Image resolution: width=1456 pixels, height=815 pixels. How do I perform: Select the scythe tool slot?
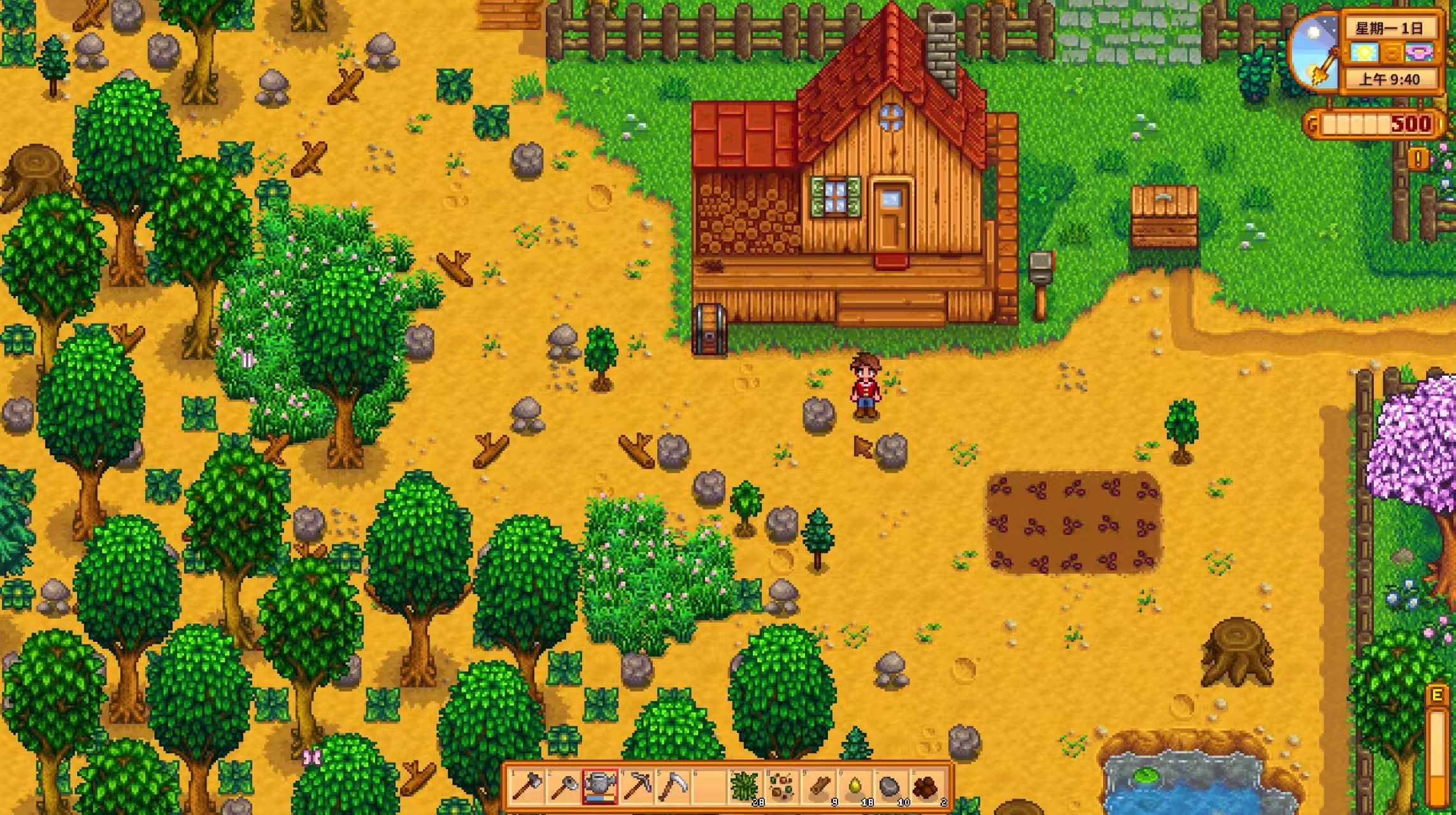coord(672,787)
